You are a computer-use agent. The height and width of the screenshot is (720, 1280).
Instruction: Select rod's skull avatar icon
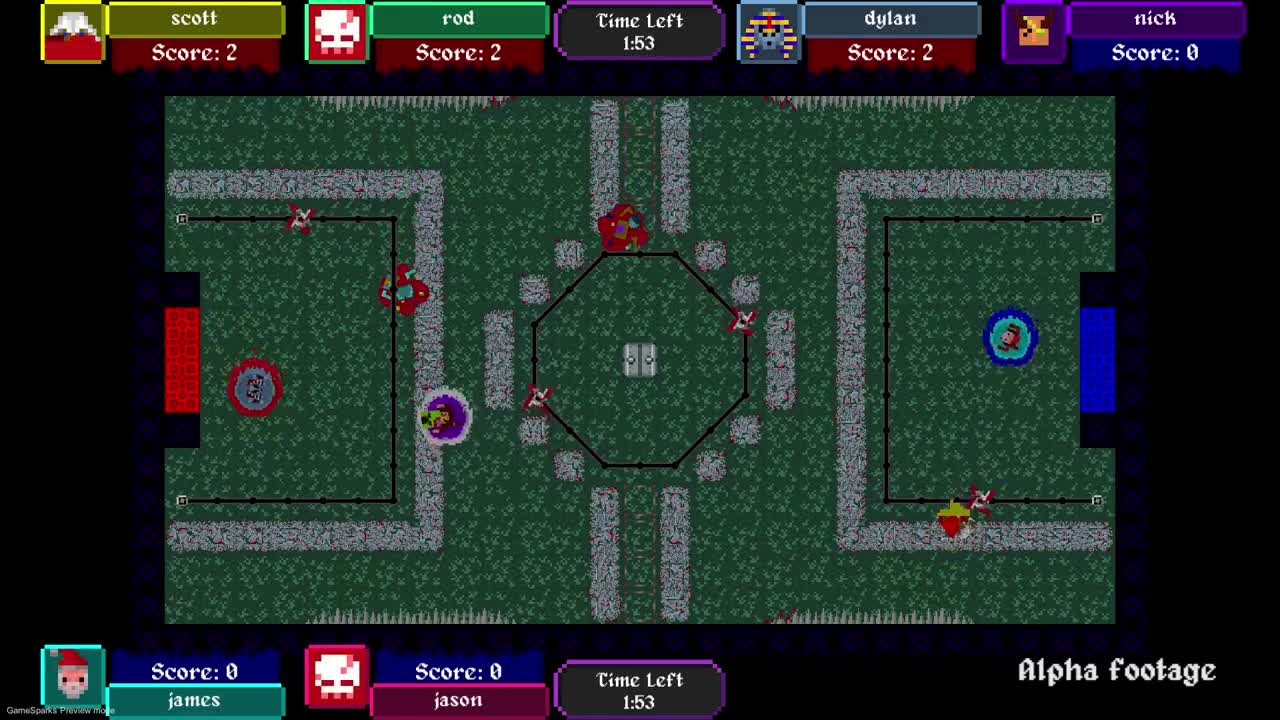(x=336, y=31)
